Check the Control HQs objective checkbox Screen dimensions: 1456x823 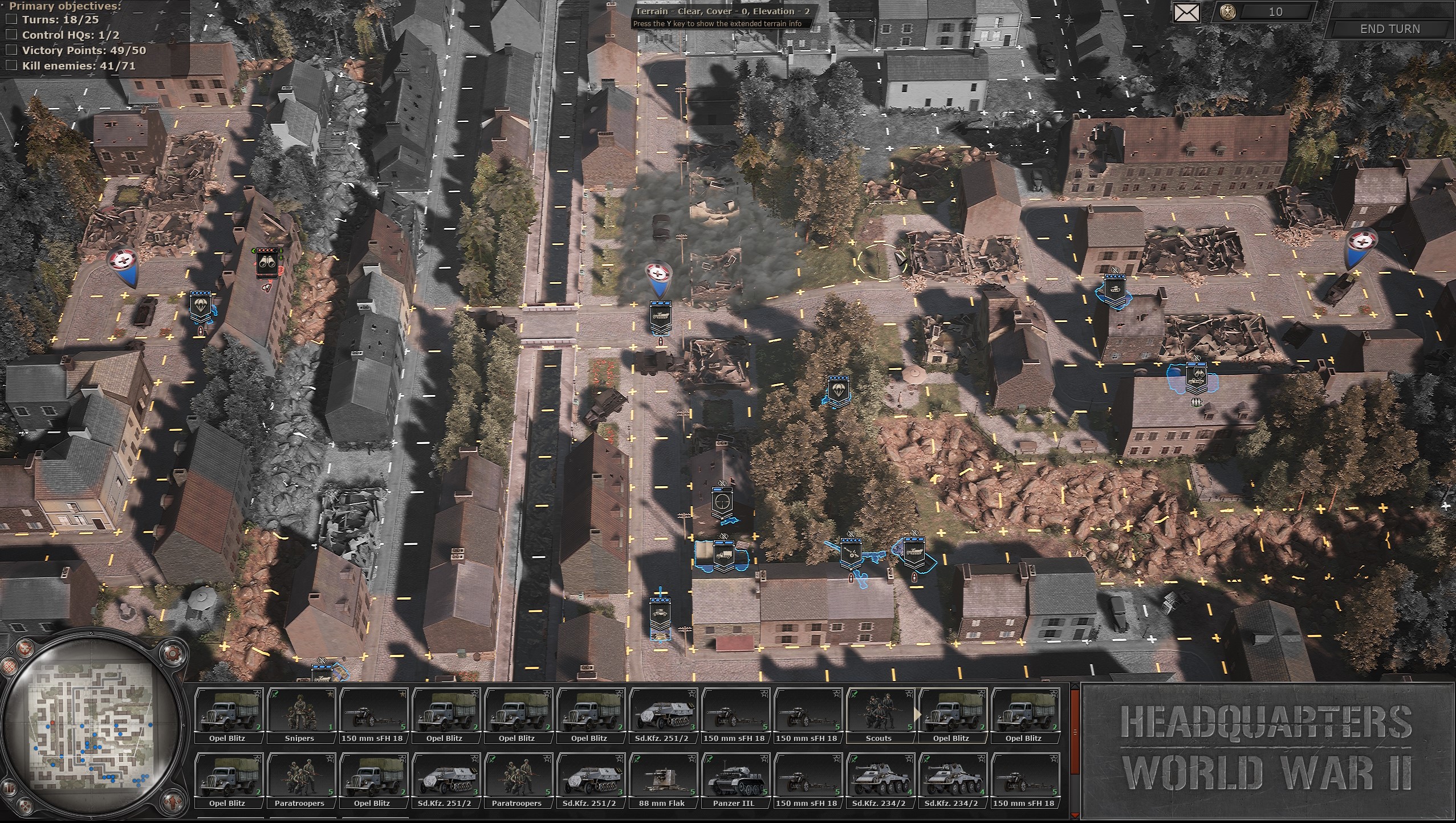(12, 35)
